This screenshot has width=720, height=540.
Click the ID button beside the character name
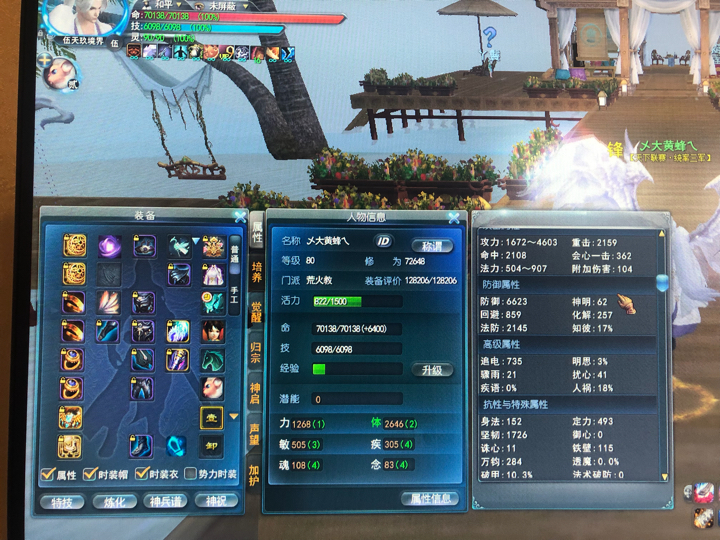click(383, 241)
